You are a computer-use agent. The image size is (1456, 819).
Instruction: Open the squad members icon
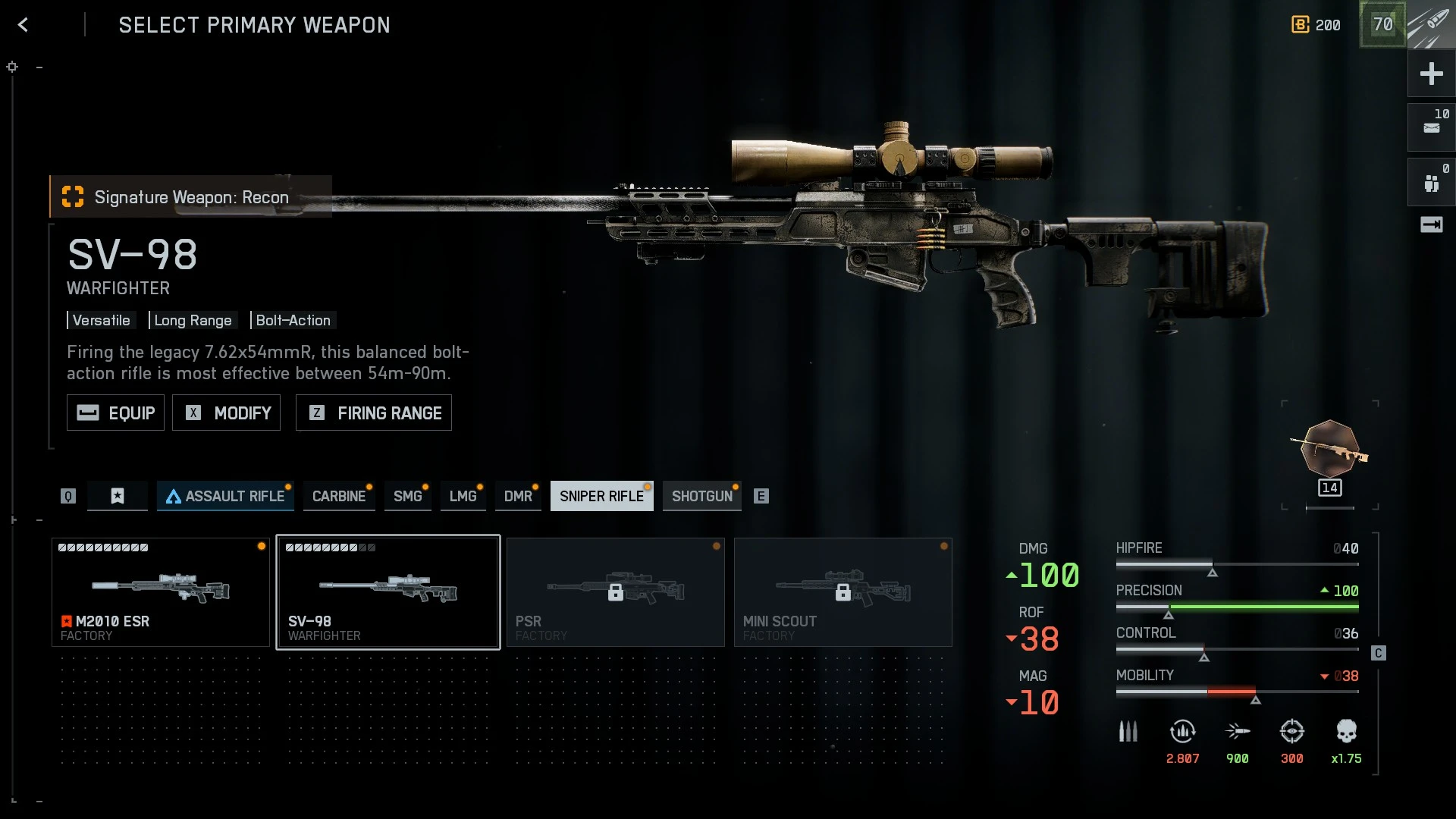(x=1431, y=183)
